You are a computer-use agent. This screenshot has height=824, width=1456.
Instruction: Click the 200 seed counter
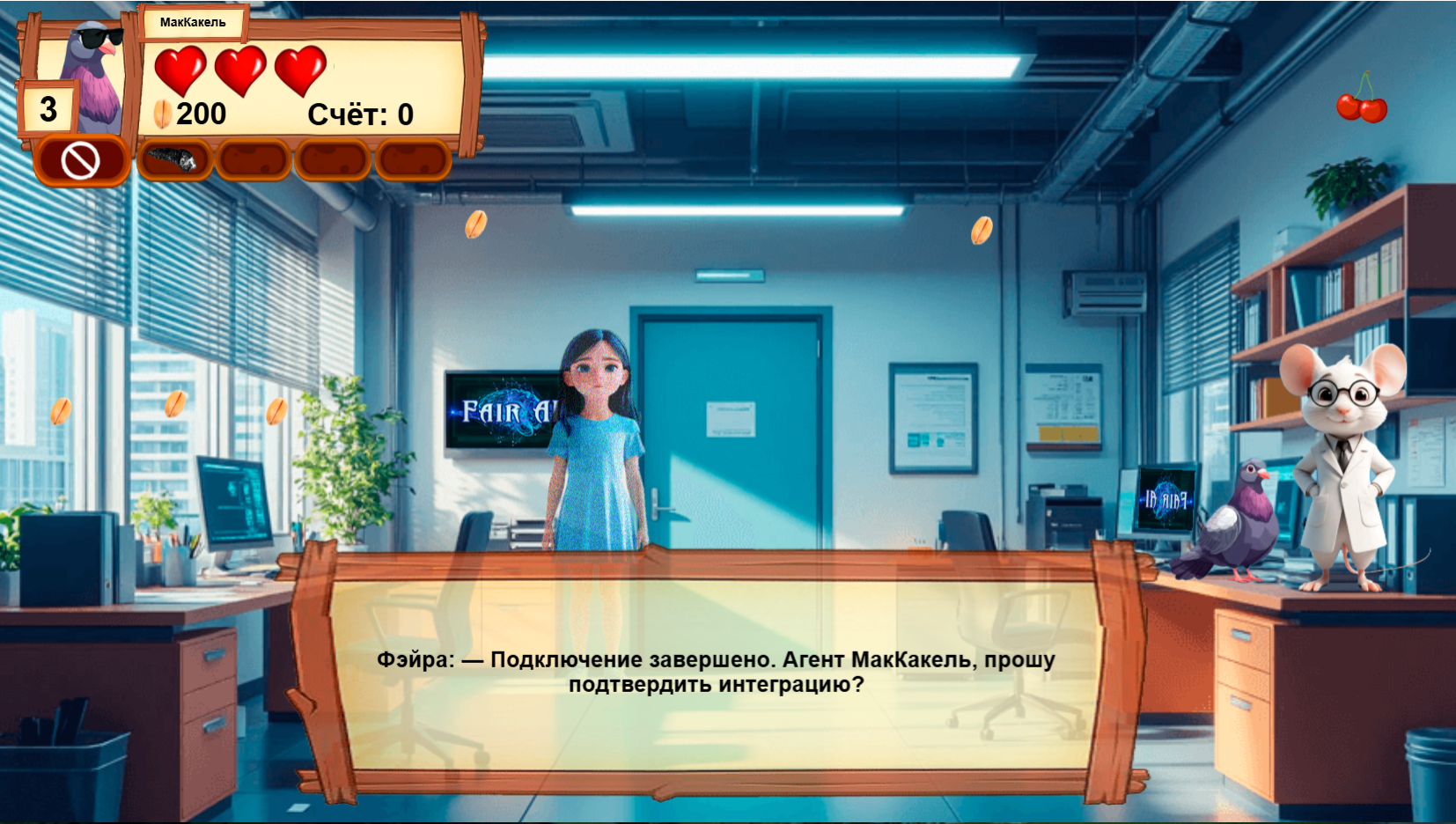tap(201, 111)
